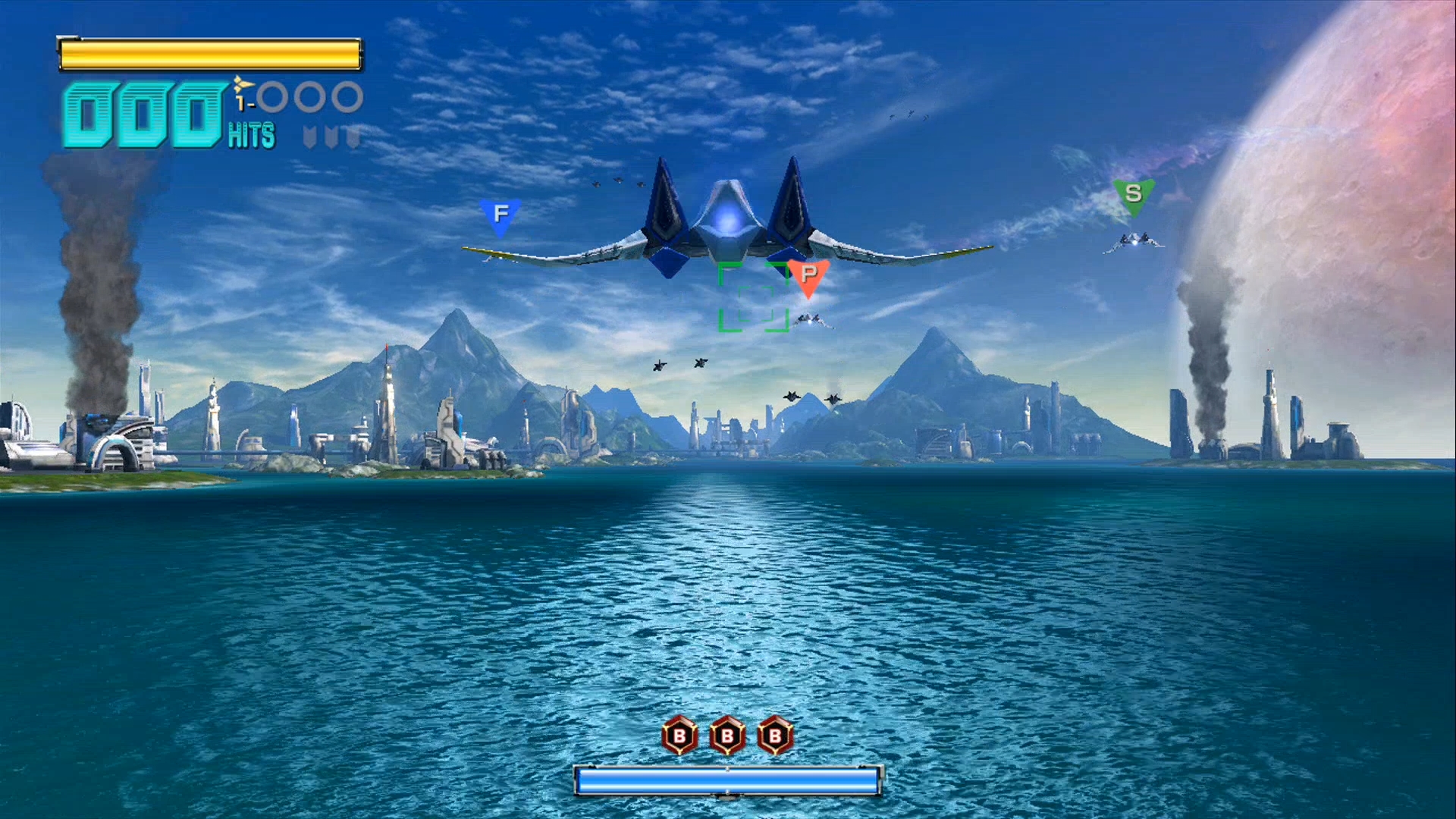Click the planet in the upper-right sky
The width and height of the screenshot is (1456, 819).
1380,136
